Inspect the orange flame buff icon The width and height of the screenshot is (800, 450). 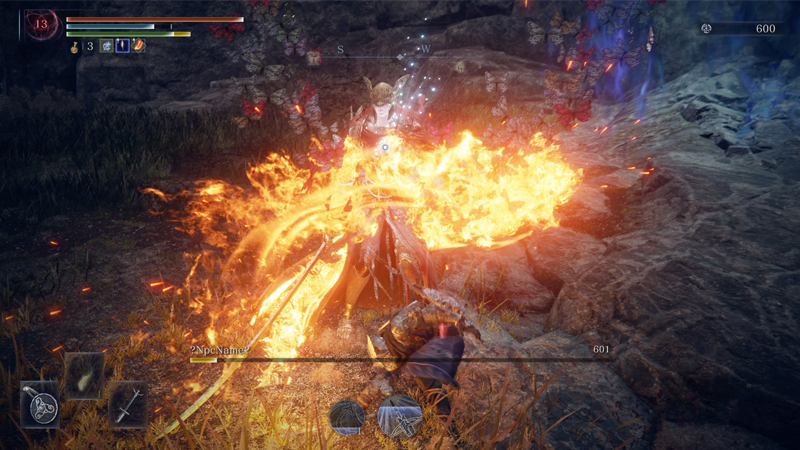(x=138, y=46)
